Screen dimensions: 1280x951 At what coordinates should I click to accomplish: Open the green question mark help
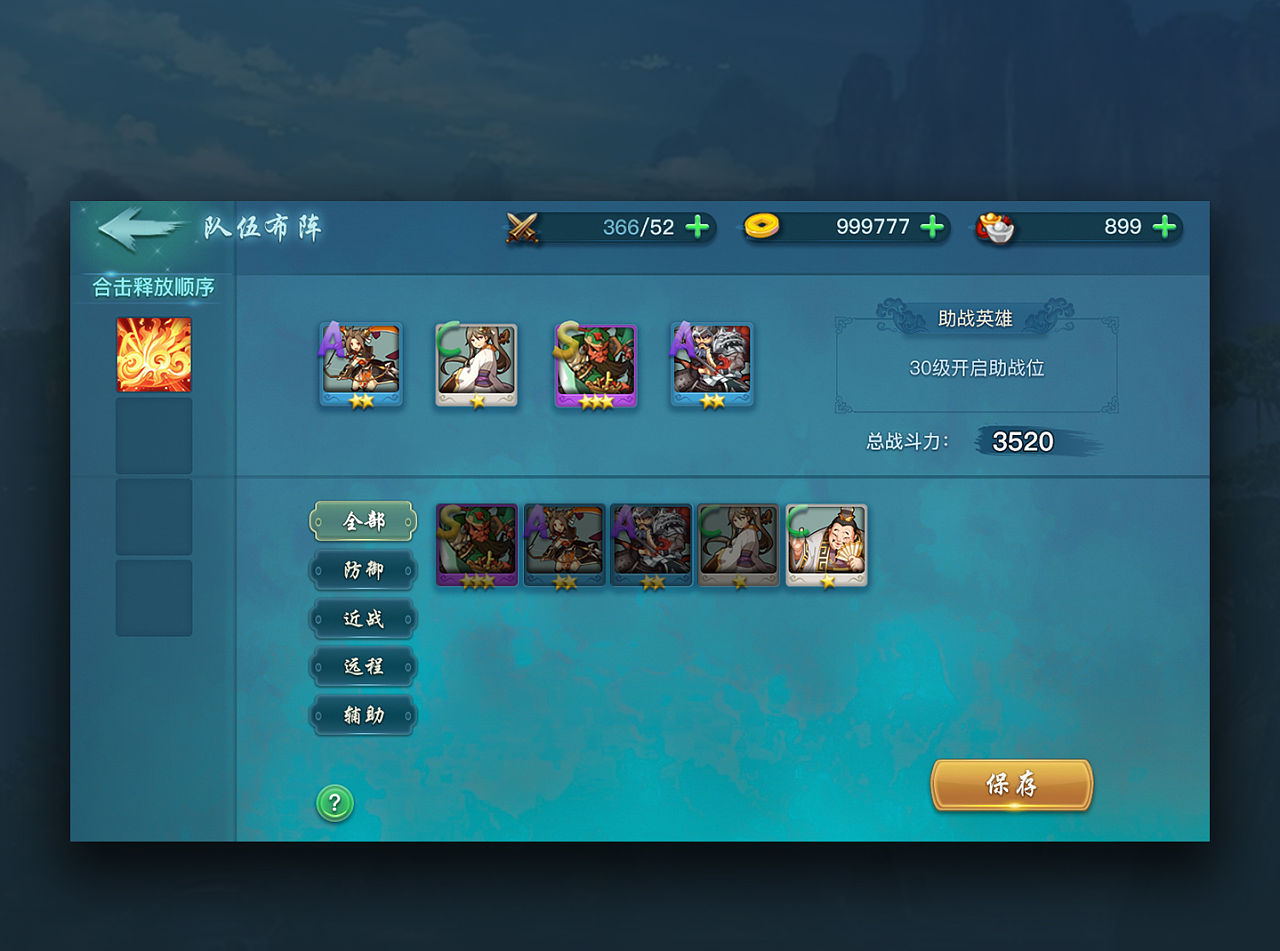coord(335,802)
